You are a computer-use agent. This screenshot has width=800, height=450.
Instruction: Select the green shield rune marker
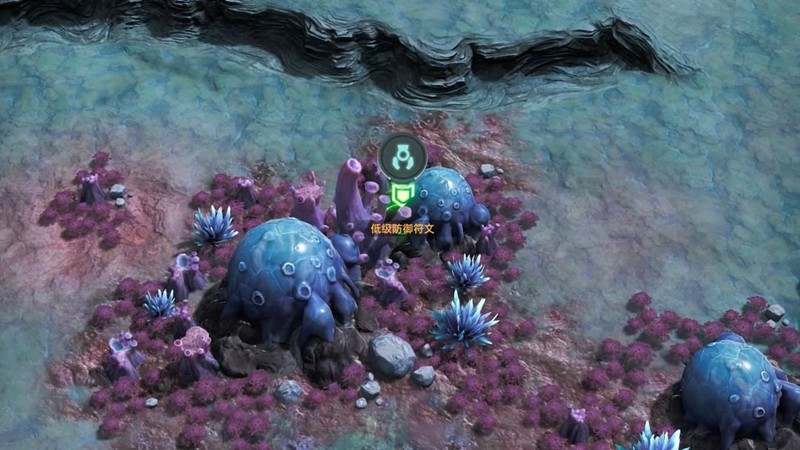click(402, 196)
